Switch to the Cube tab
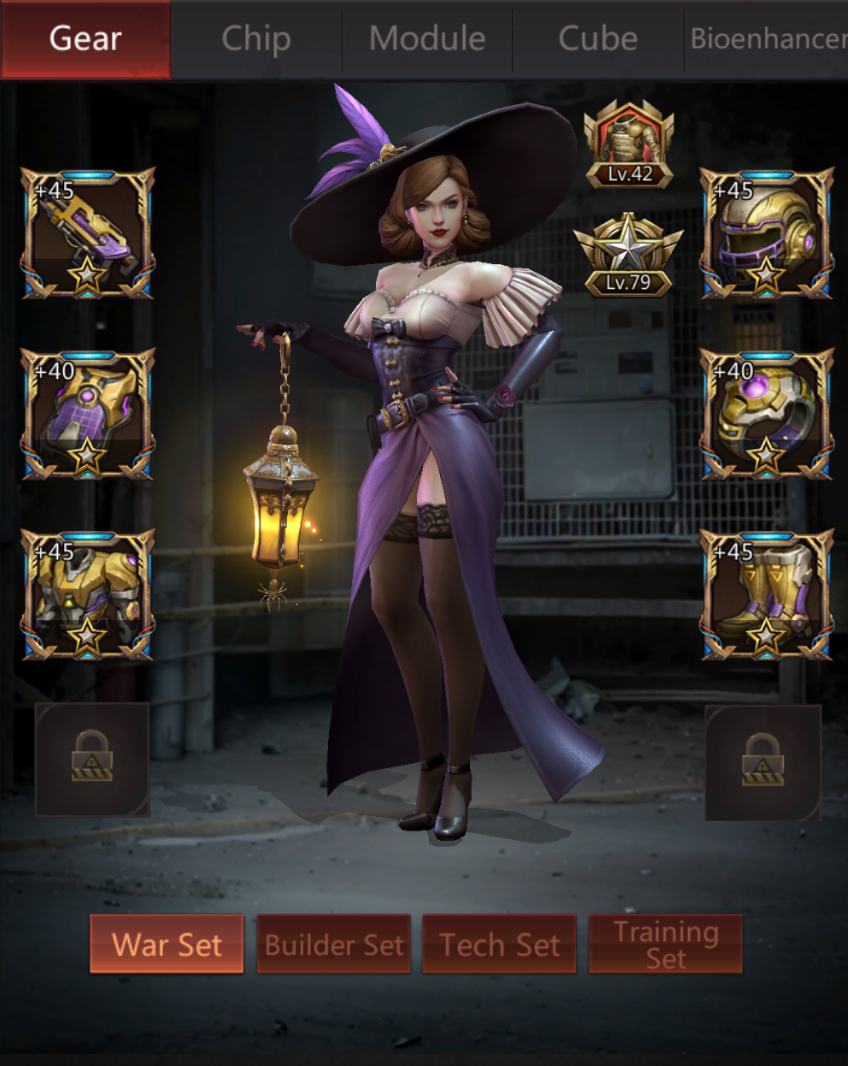 coord(598,39)
